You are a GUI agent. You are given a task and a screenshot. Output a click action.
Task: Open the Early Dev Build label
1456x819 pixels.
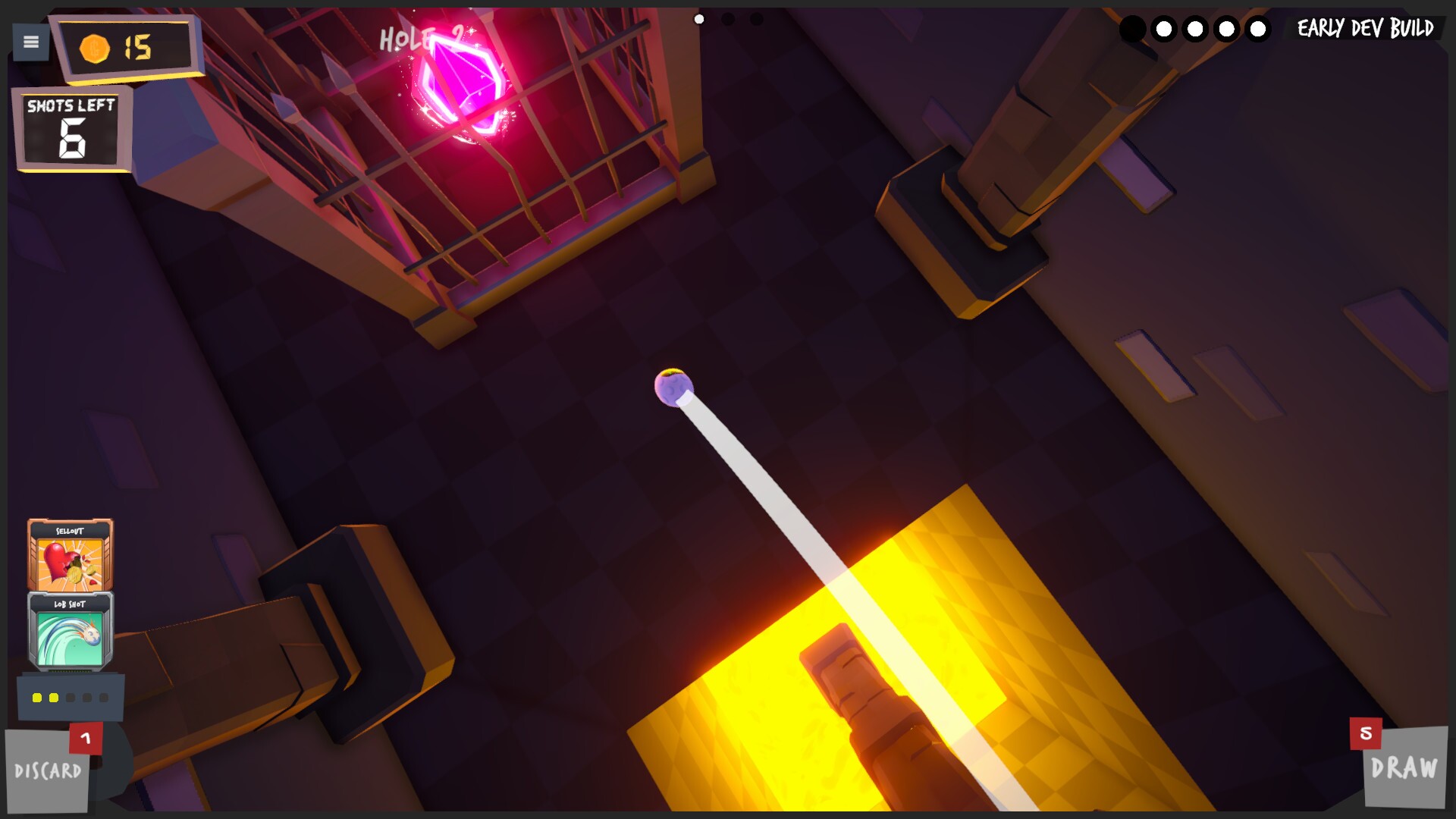1364,30
